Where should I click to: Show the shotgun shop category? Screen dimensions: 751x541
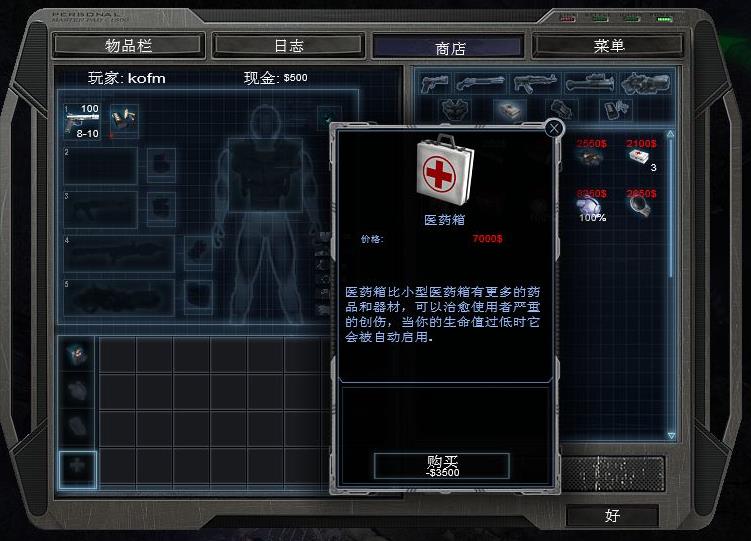pyautogui.click(x=483, y=83)
